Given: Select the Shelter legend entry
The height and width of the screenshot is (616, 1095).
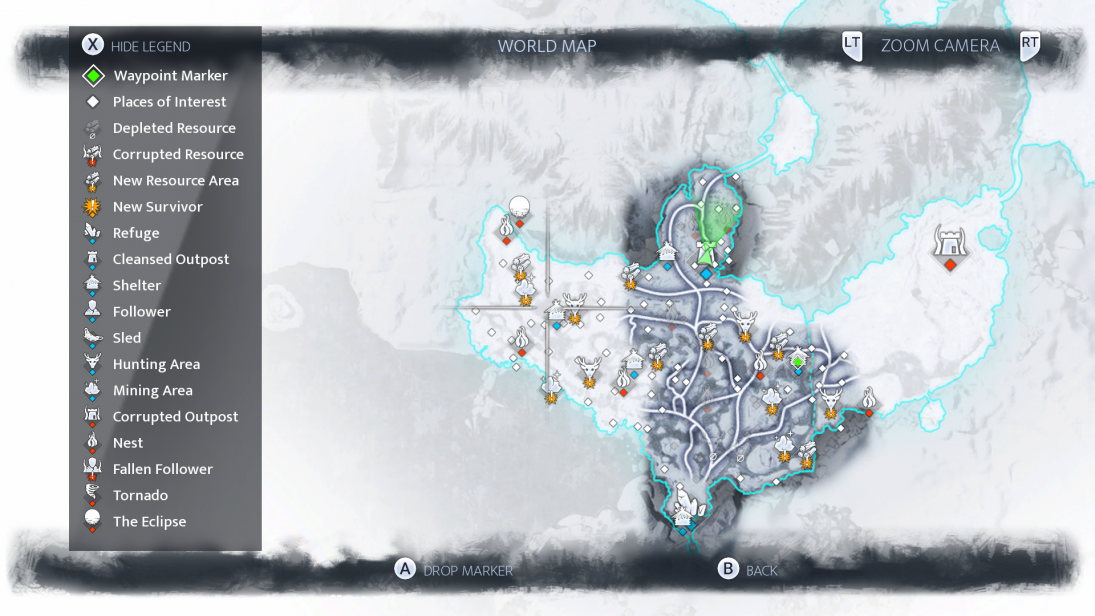Looking at the screenshot, I should (x=137, y=286).
